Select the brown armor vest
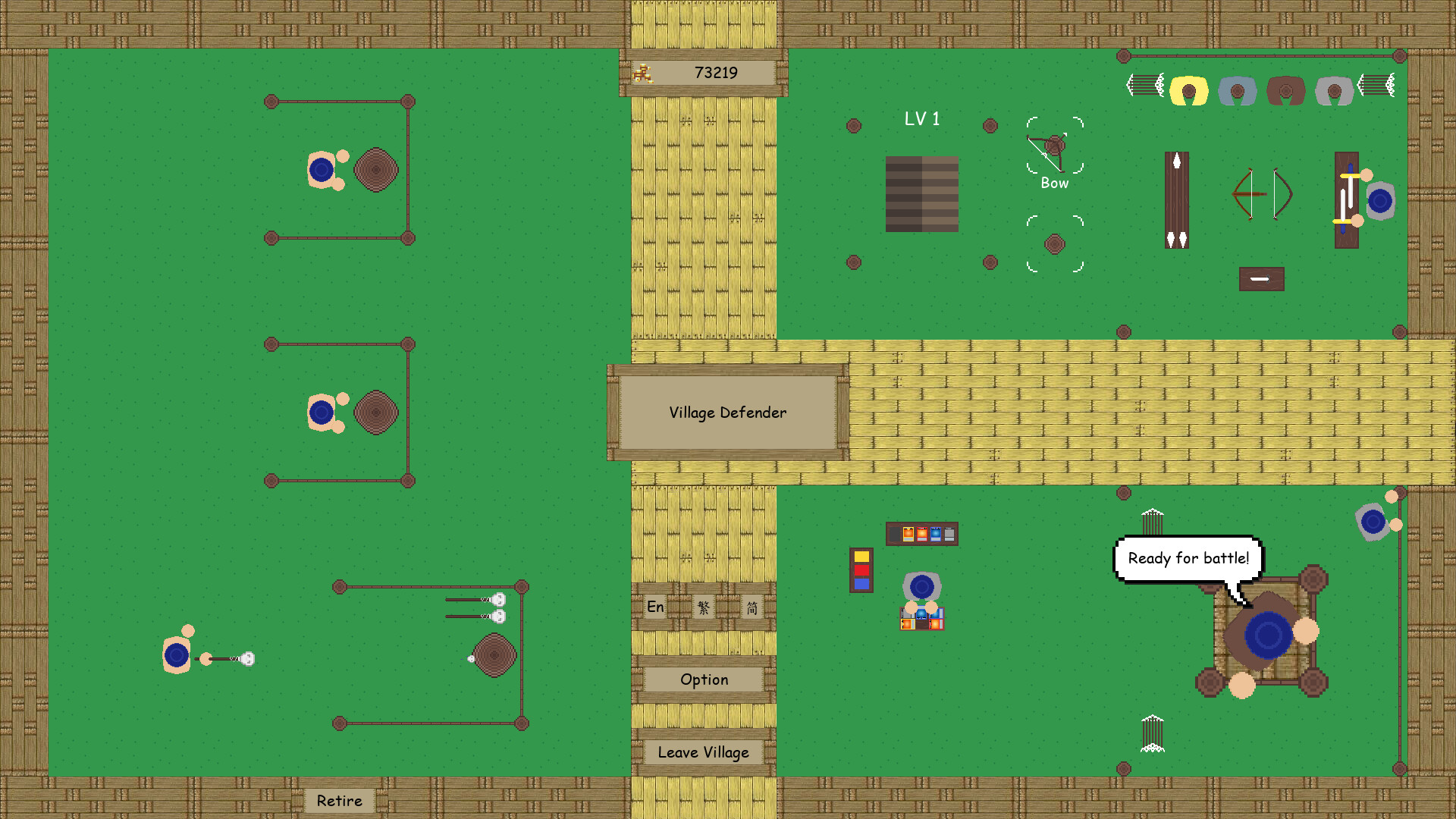1456x819 pixels. [1285, 89]
